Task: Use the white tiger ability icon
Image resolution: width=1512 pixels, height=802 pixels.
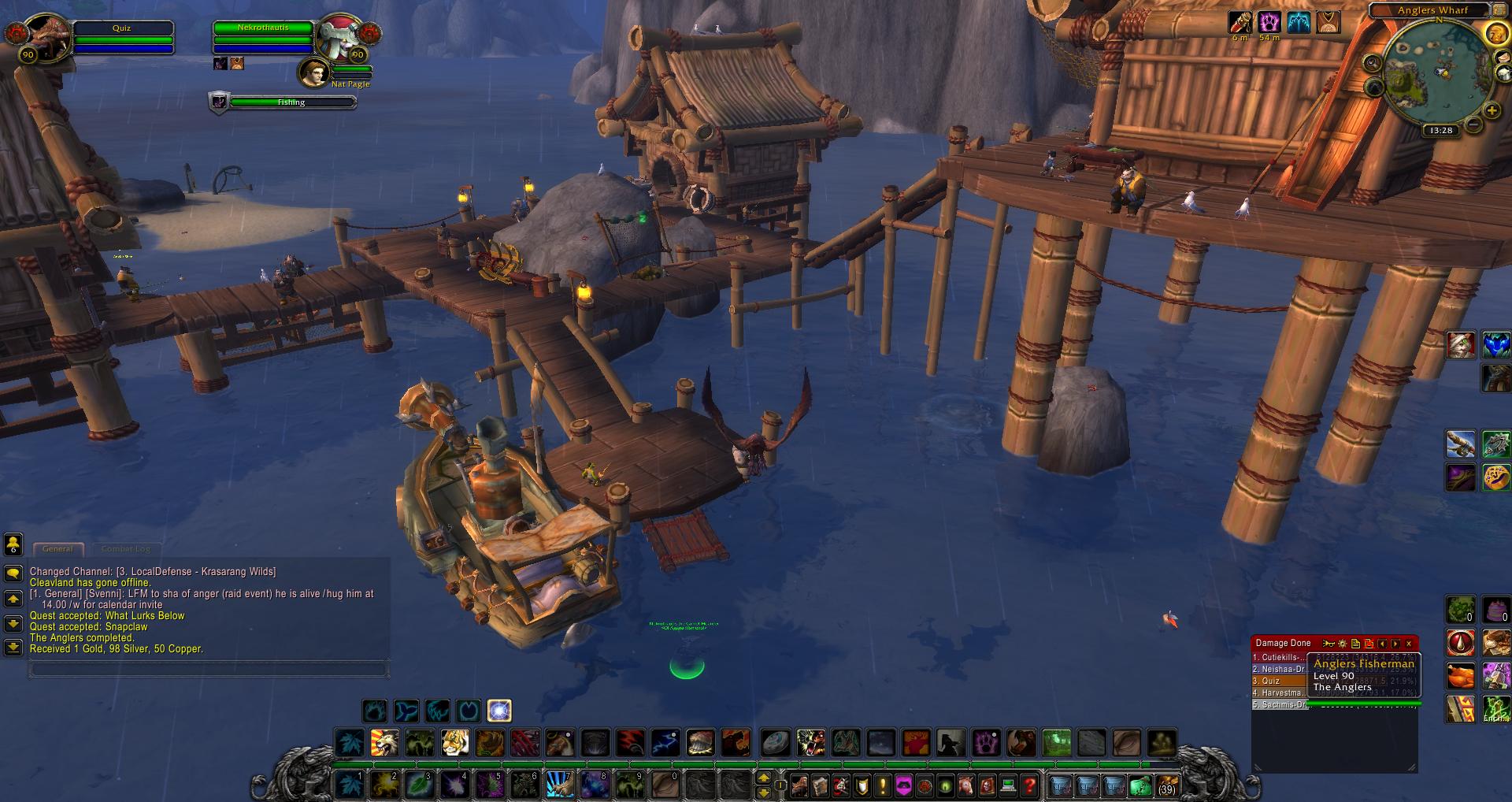Action: 454,742
